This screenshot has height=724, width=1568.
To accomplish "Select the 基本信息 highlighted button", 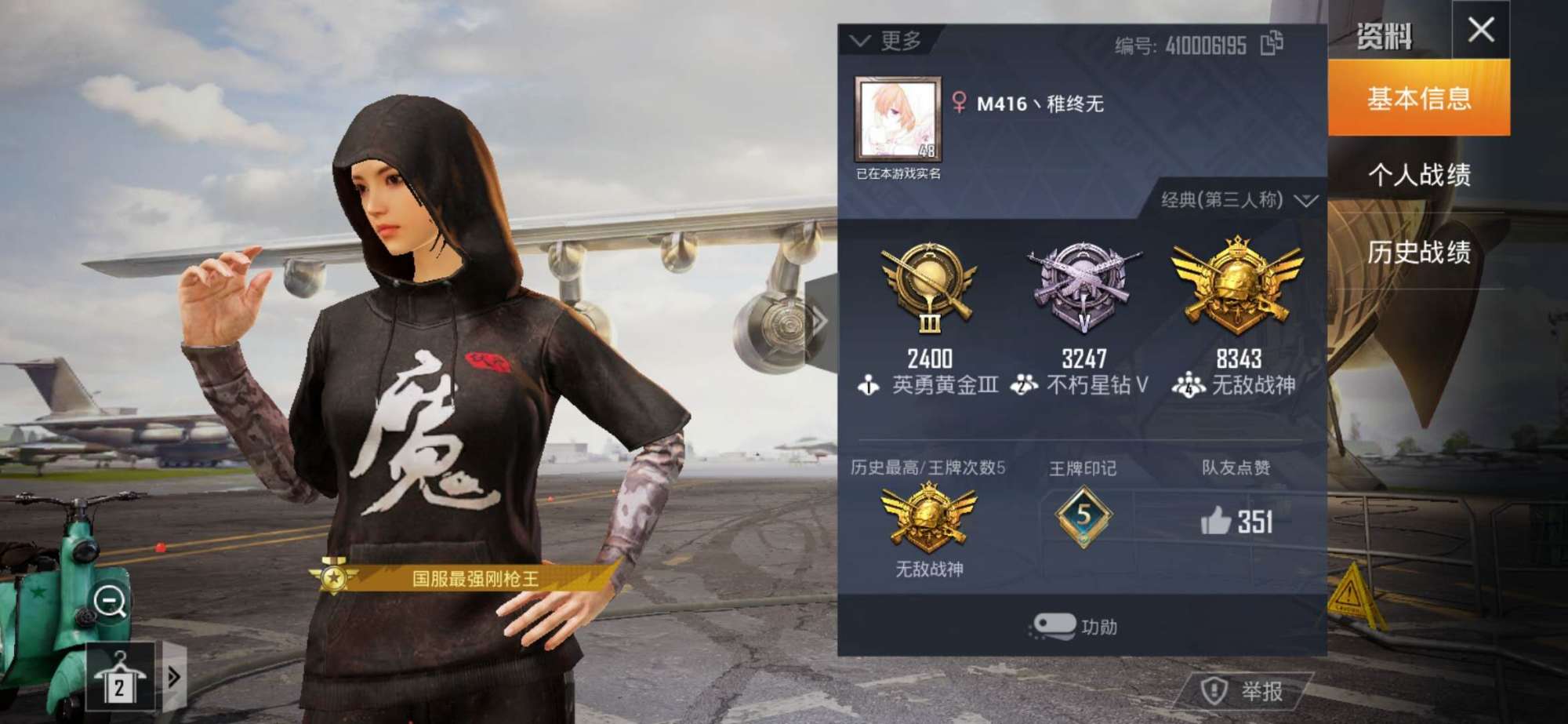I will [x=1421, y=99].
